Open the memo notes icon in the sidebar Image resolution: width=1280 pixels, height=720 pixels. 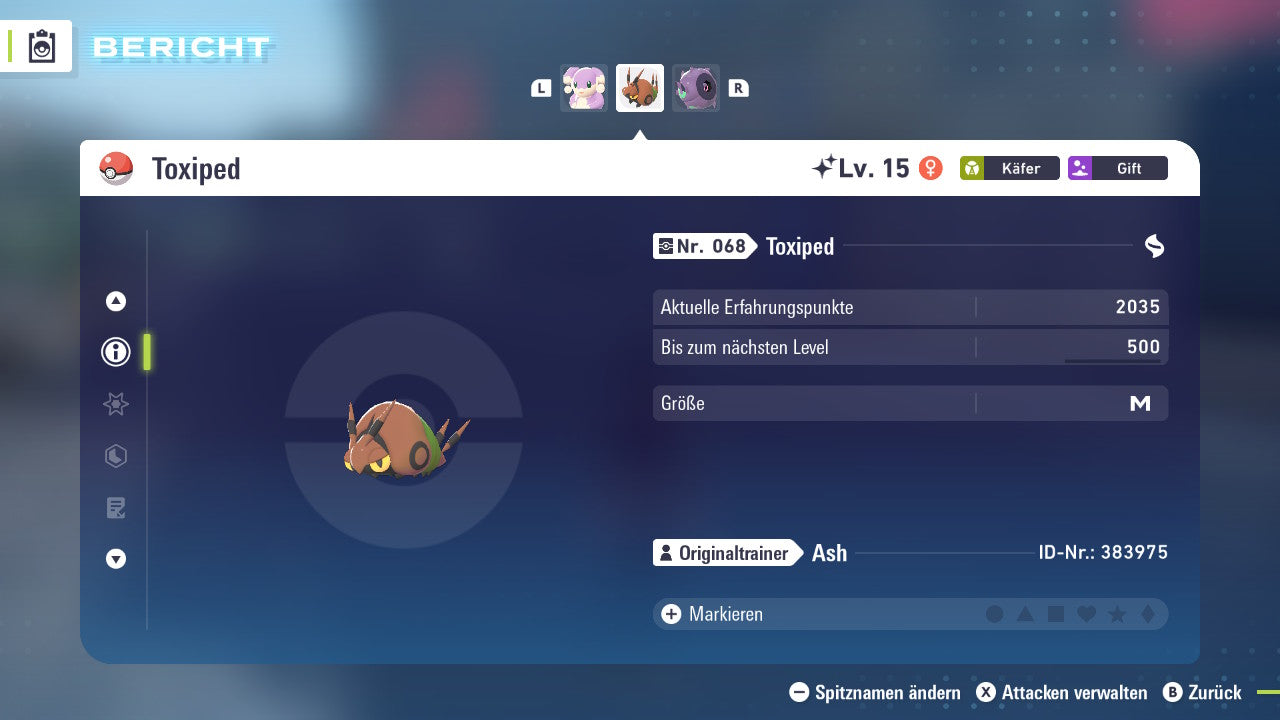coord(115,508)
